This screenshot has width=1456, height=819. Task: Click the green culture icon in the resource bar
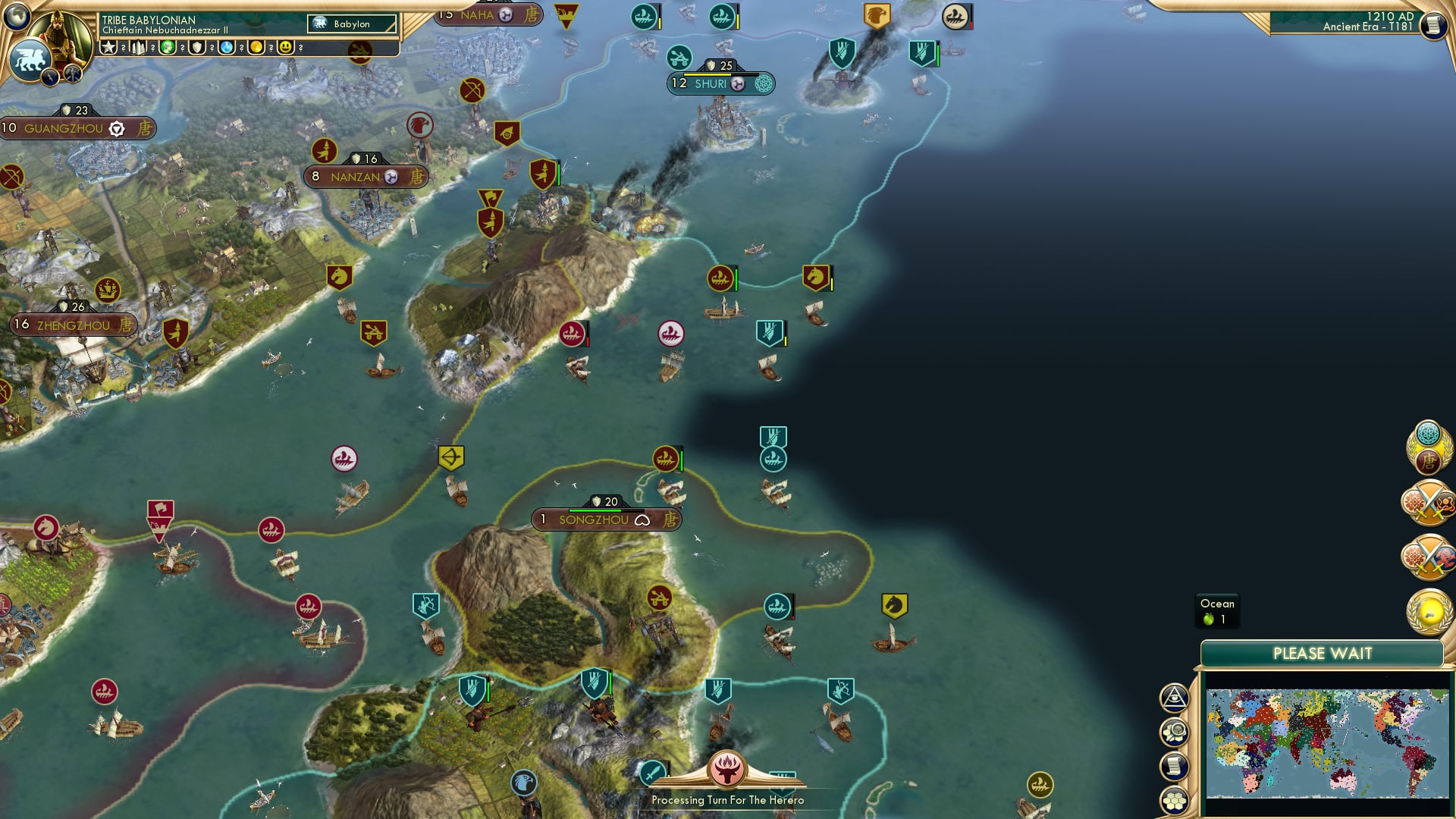point(166,47)
